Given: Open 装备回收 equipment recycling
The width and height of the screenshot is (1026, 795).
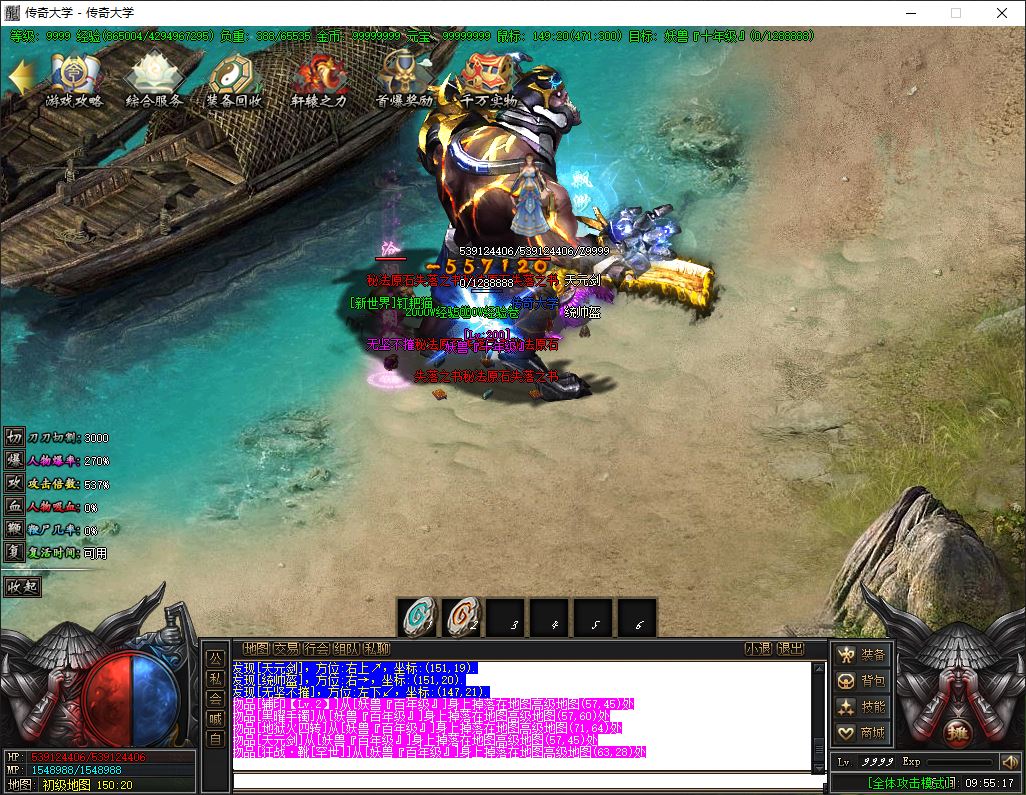Looking at the screenshot, I should pos(234,78).
